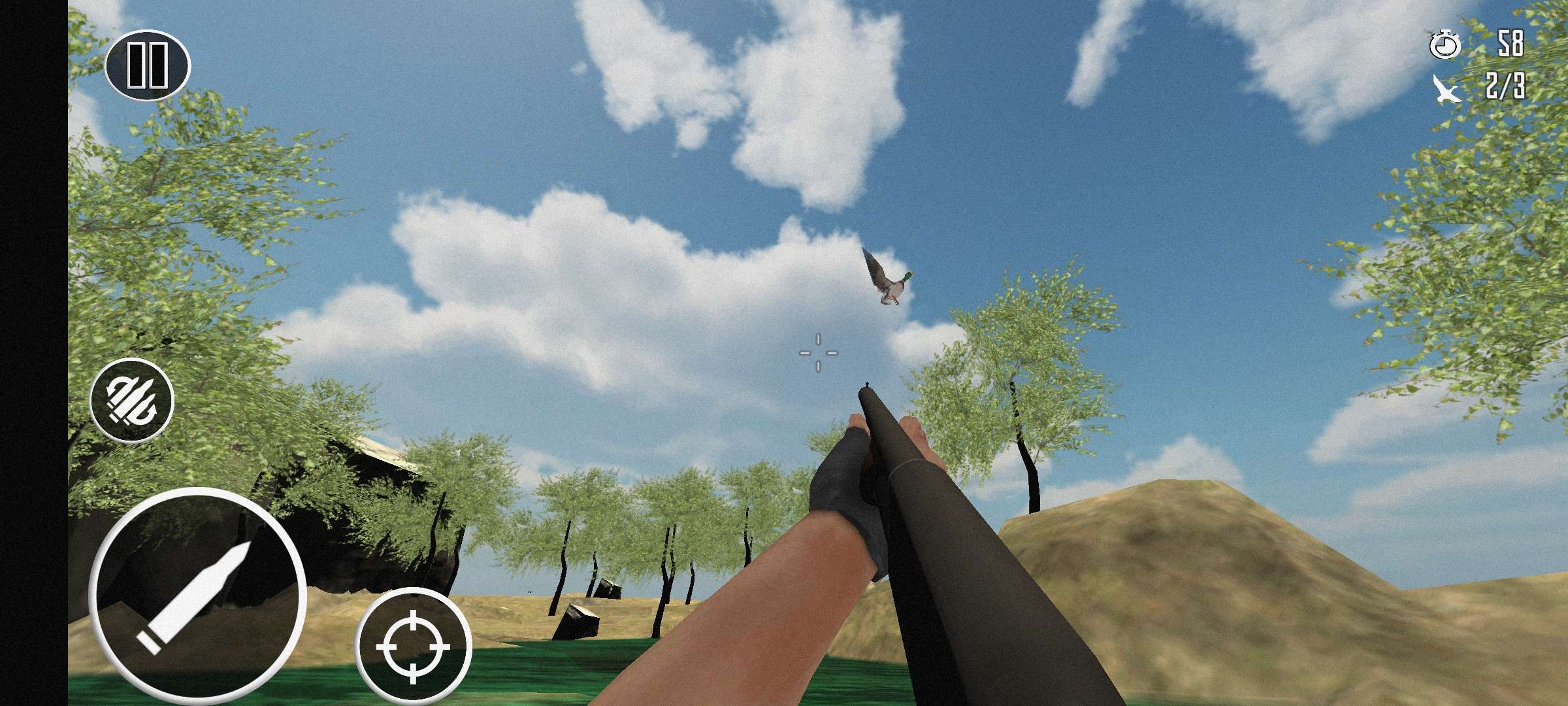Toggle aim with the crosshair scope button
The width and height of the screenshot is (1568, 706).
414,646
